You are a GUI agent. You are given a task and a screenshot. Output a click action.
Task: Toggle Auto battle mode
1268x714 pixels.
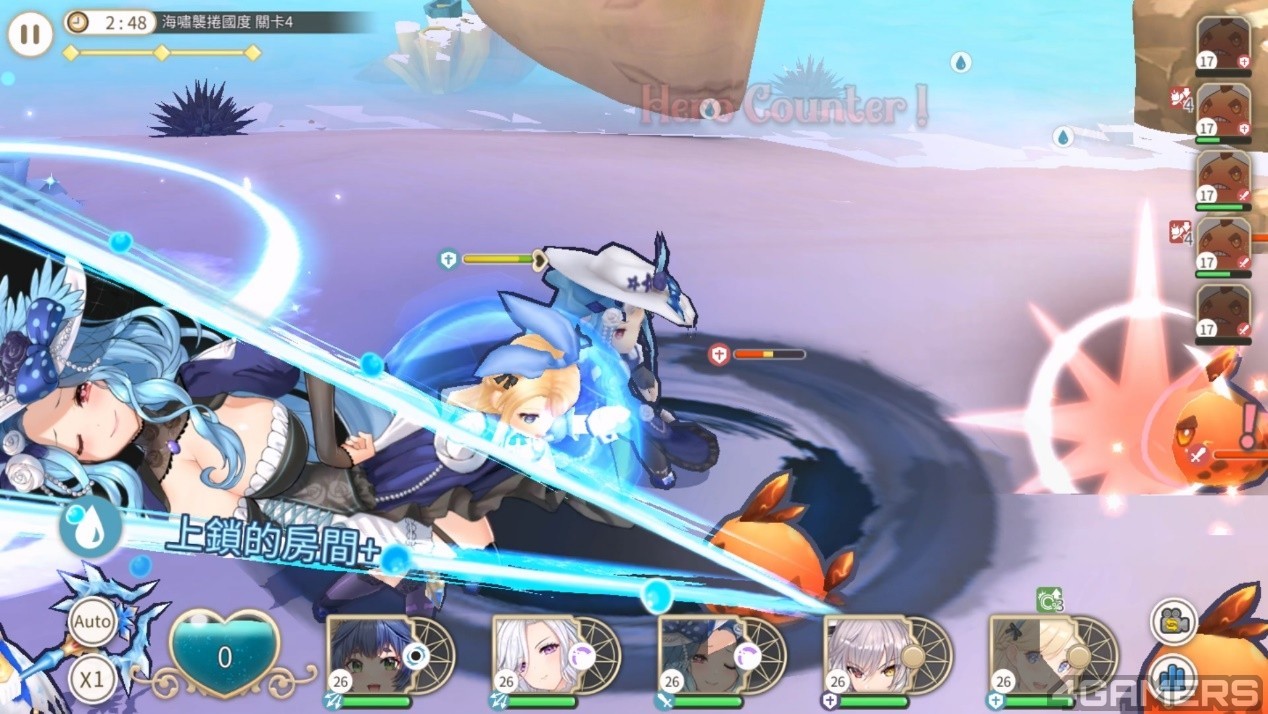pos(92,622)
